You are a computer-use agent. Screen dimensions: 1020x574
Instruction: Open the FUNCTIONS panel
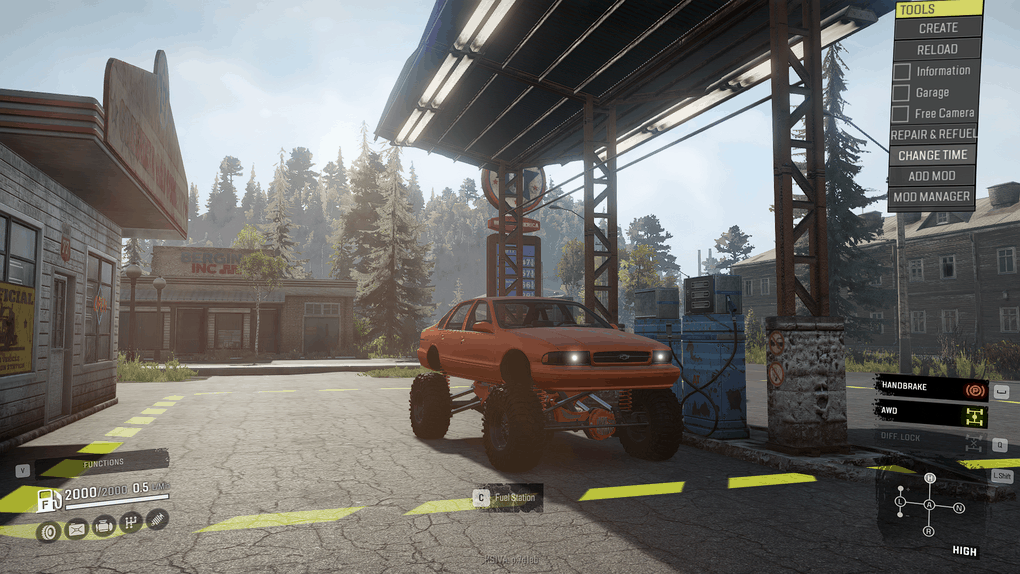[x=102, y=463]
